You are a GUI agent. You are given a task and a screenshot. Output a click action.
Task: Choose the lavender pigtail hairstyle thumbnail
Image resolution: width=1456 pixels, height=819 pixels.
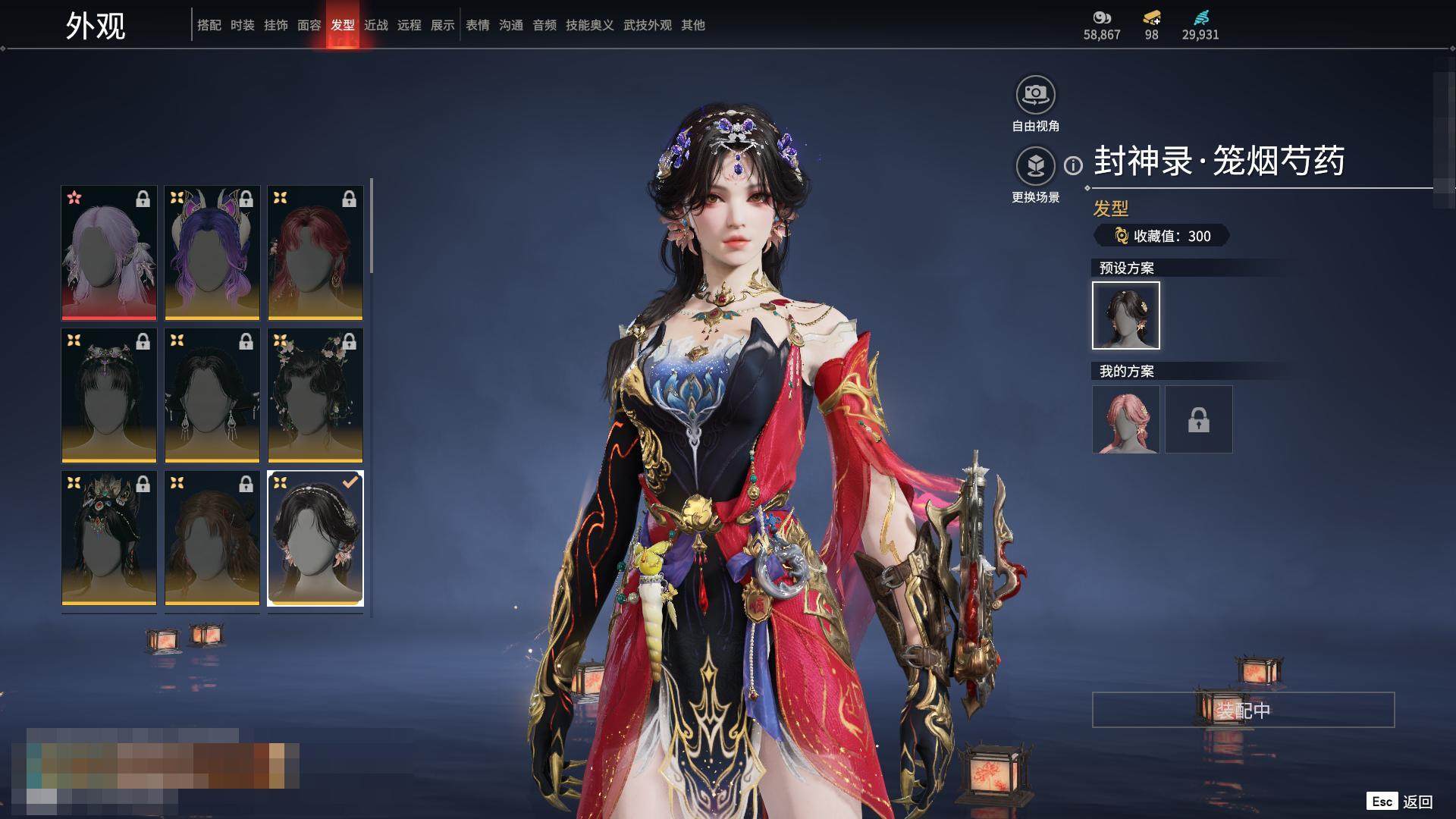coord(109,253)
